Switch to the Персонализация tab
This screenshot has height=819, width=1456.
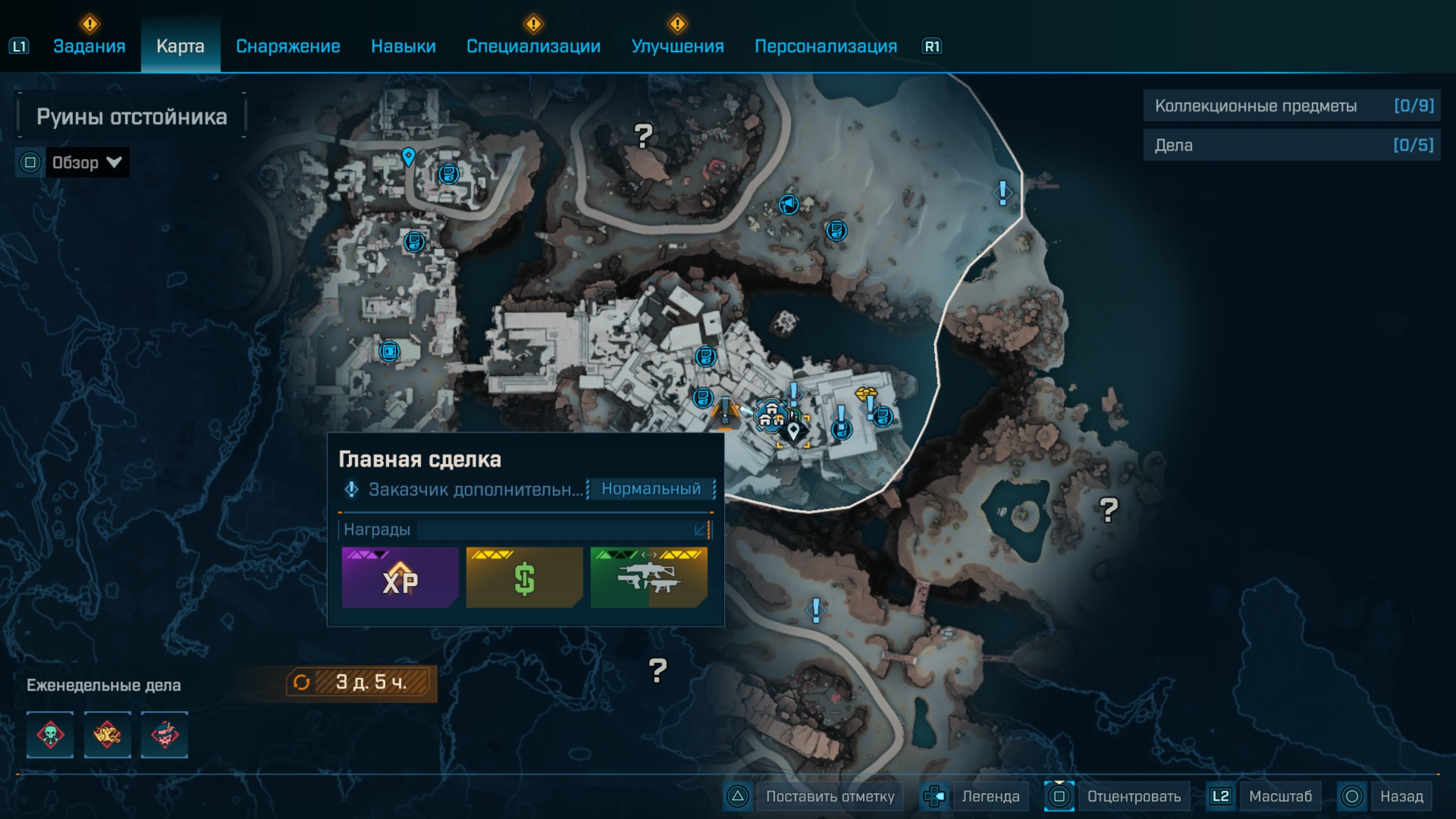(x=825, y=46)
